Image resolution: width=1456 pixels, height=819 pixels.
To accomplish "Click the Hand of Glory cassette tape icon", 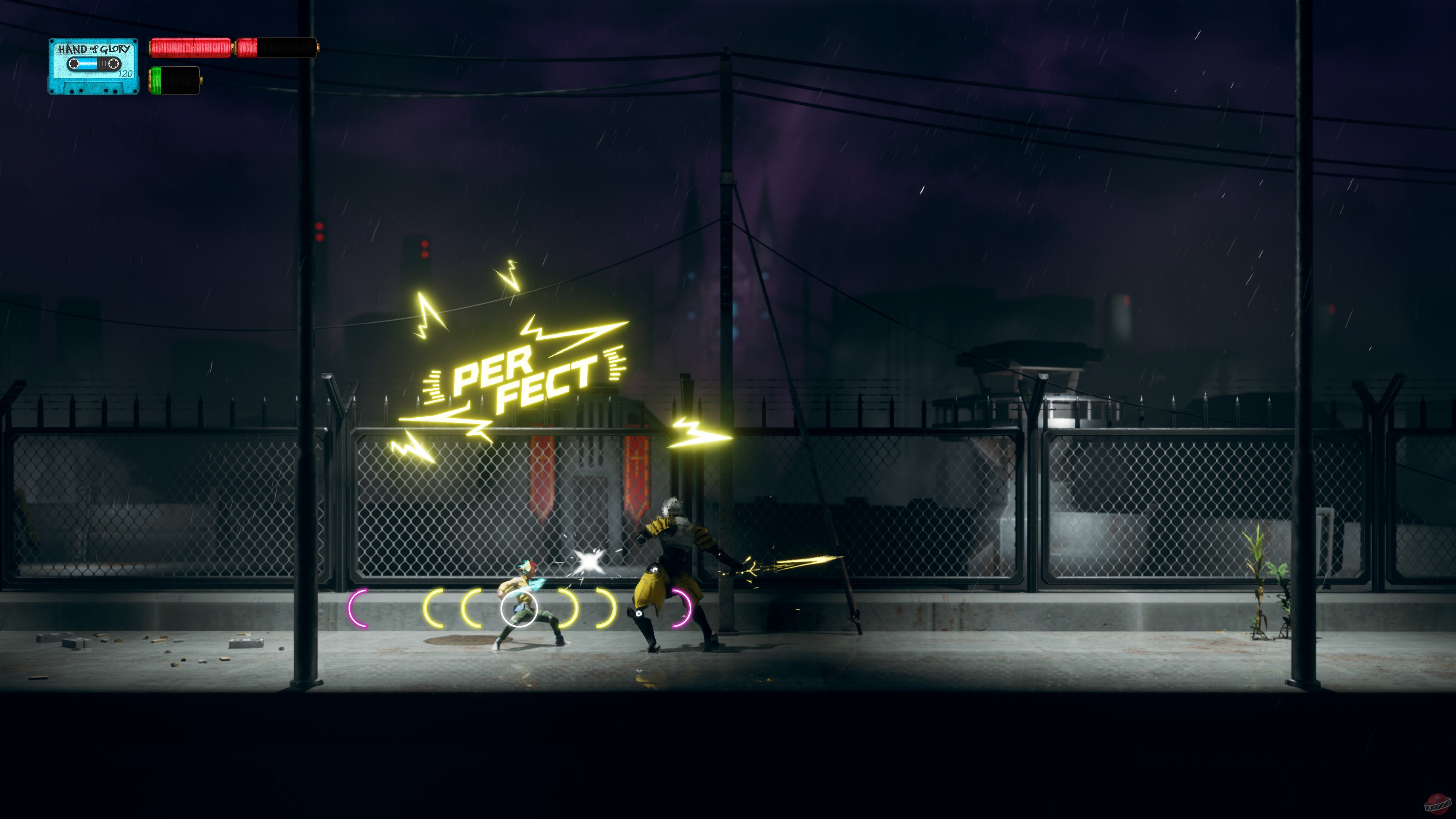I will point(95,65).
